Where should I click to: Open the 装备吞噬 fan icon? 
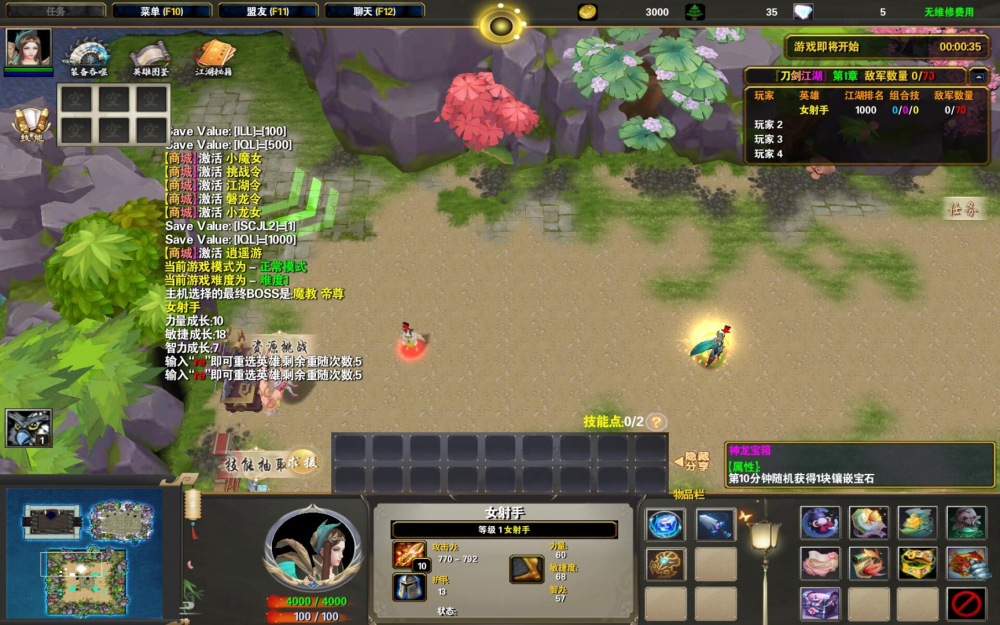pyautogui.click(x=88, y=55)
